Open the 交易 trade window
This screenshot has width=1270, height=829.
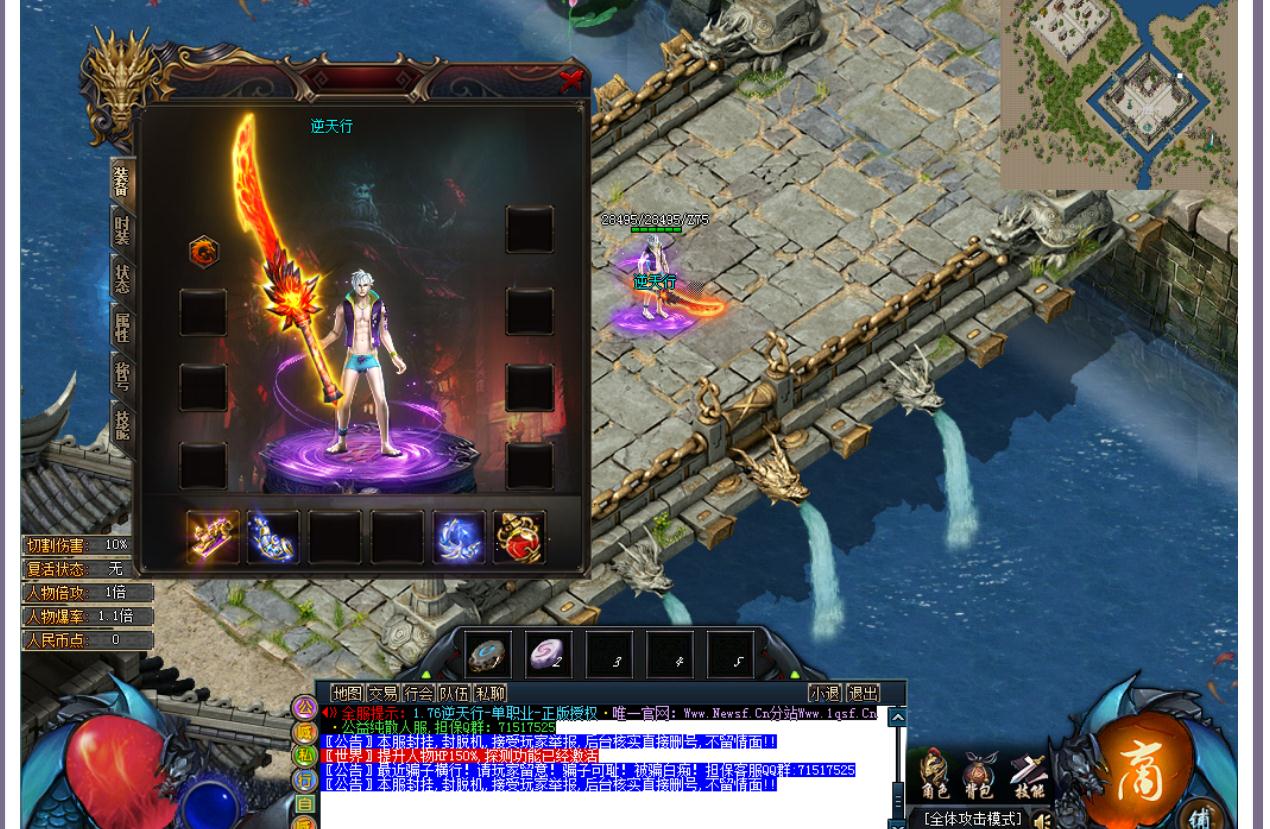pyautogui.click(x=383, y=693)
